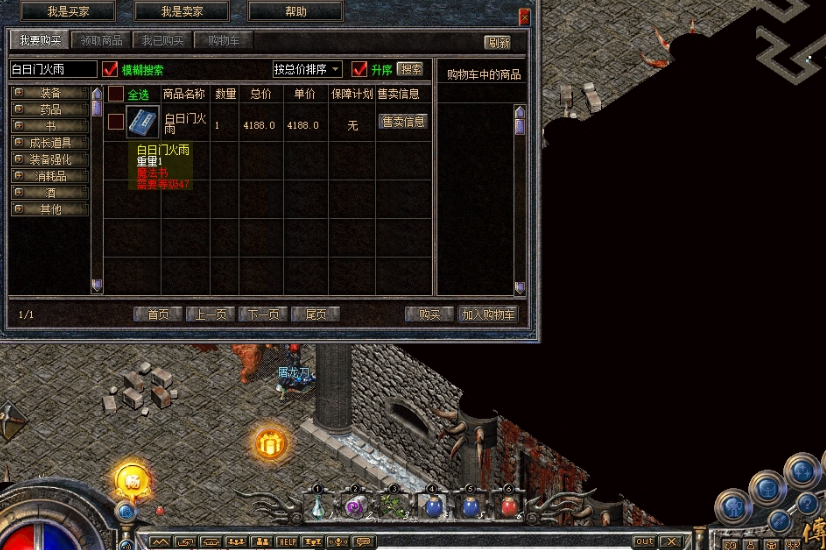View 售卖信息 for the listed book

pos(403,122)
